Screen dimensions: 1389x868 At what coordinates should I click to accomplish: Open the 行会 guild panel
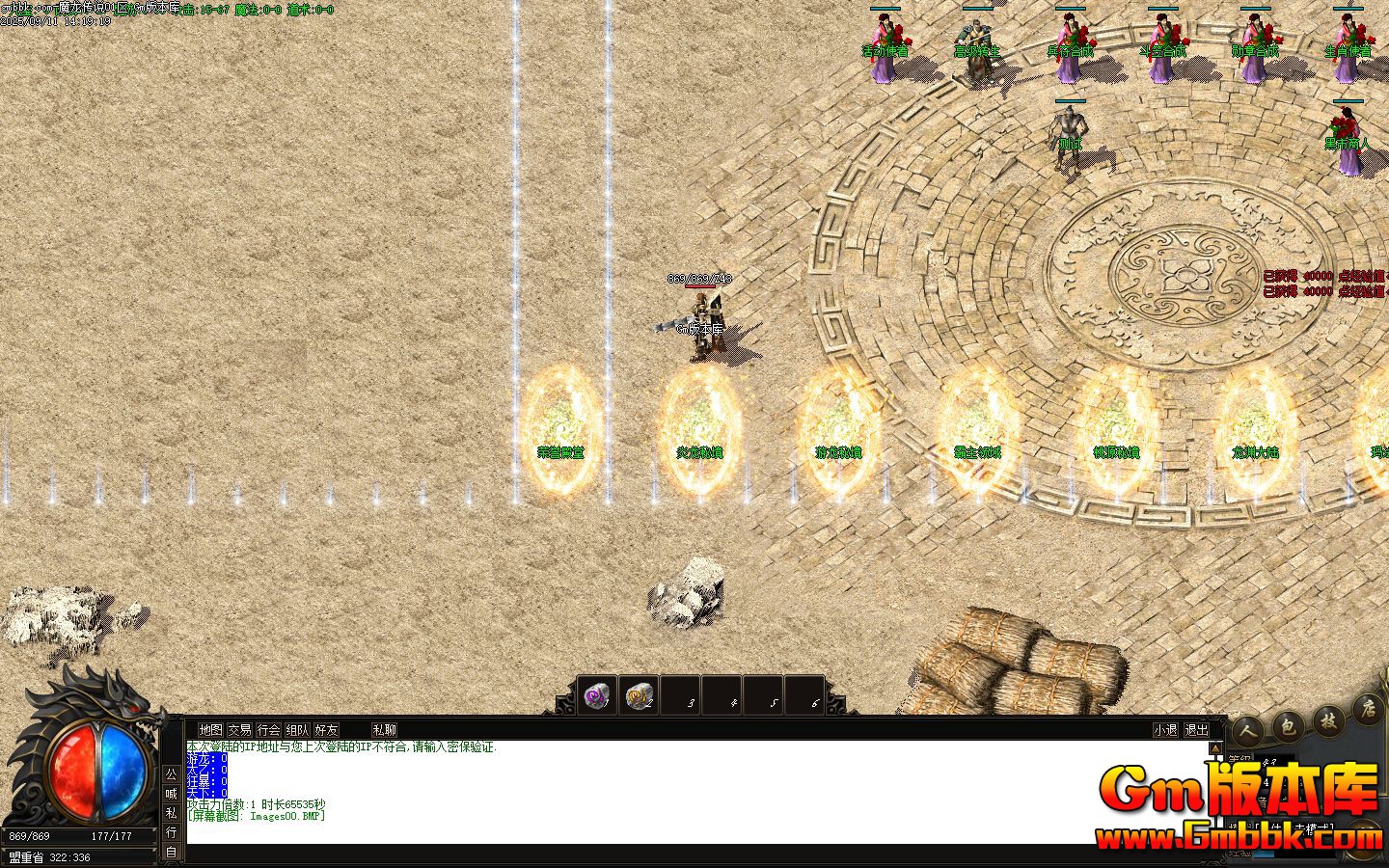(269, 730)
